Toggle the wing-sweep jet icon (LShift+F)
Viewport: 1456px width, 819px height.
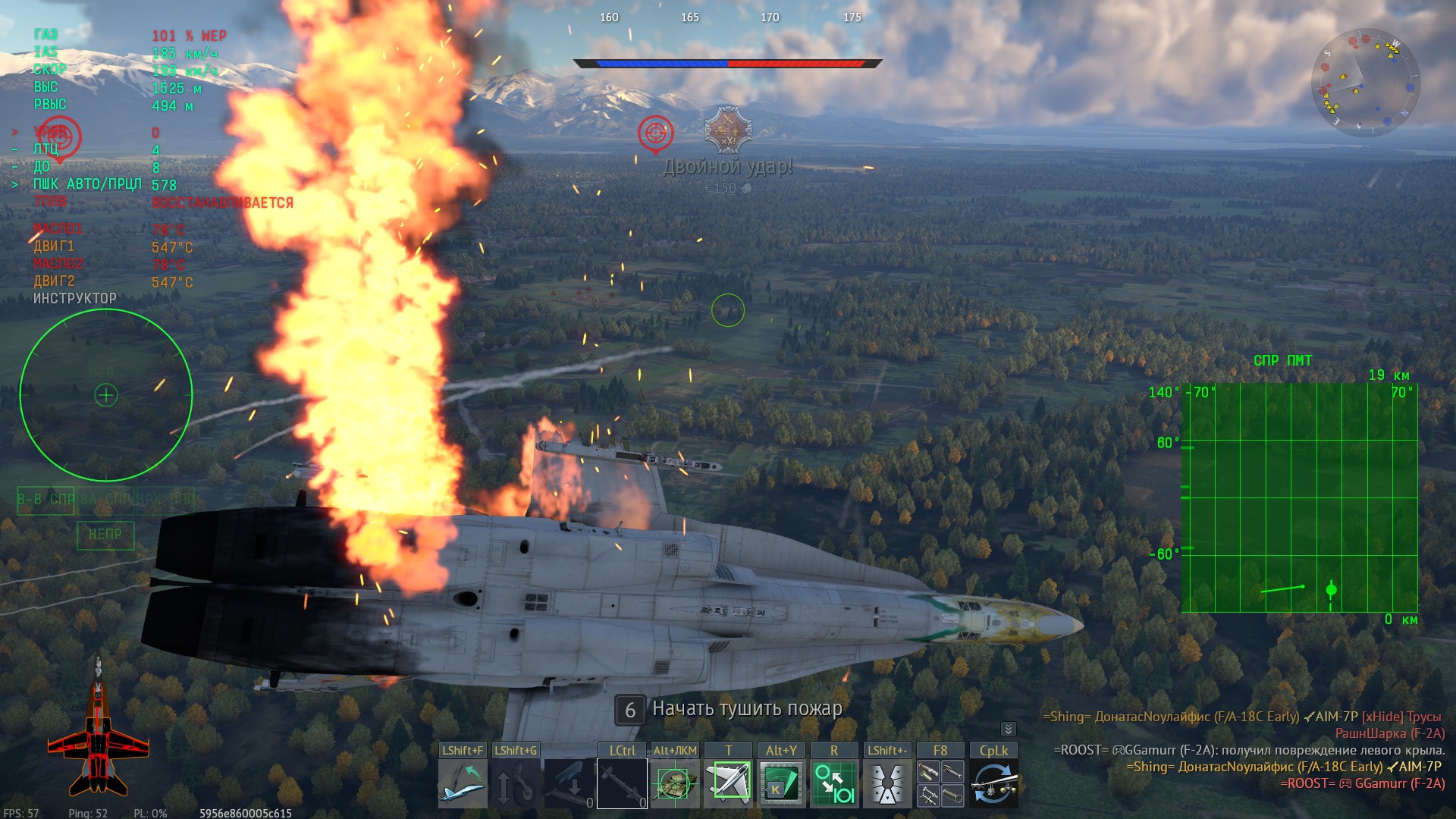point(463,784)
